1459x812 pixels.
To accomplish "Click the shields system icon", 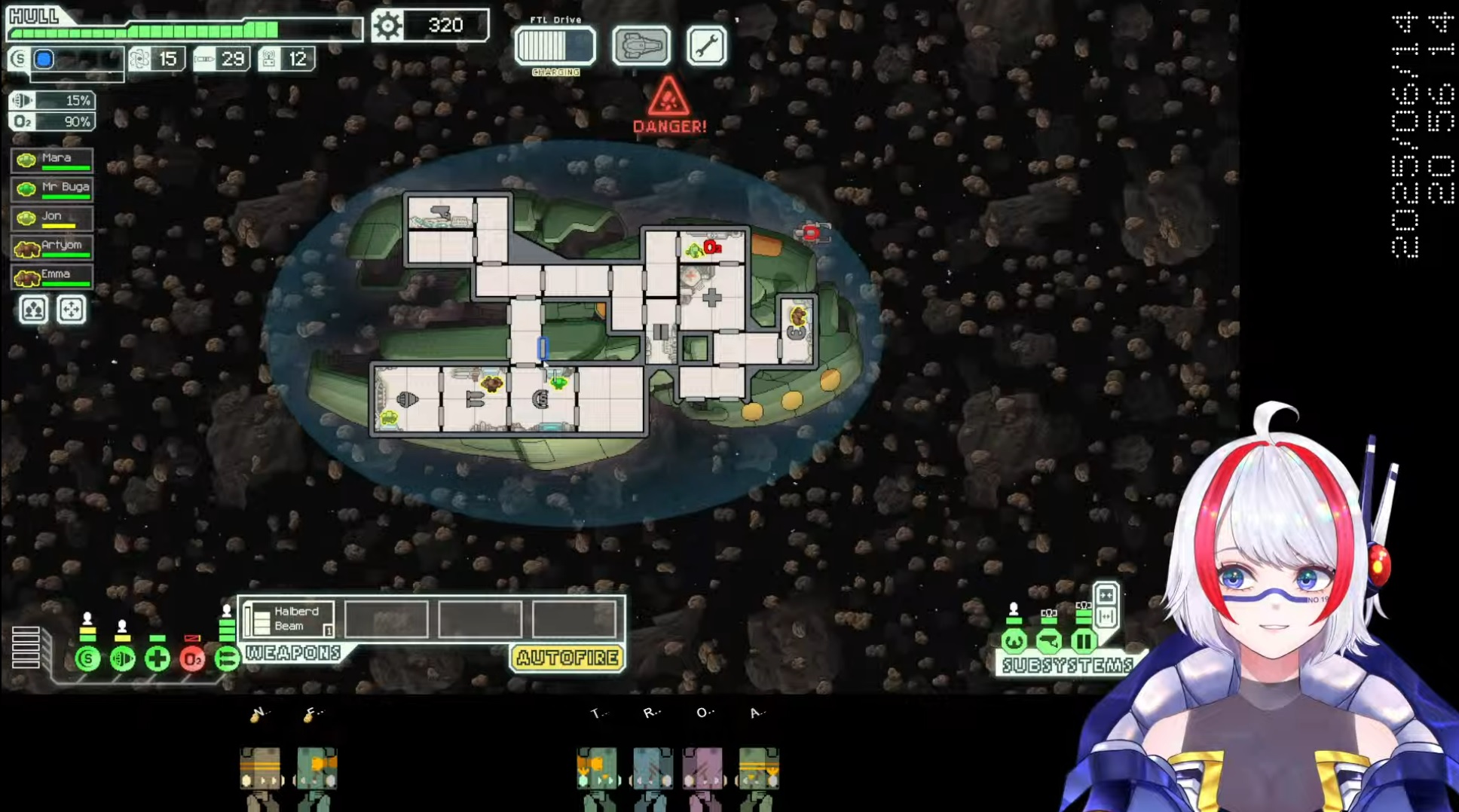I will click(87, 659).
